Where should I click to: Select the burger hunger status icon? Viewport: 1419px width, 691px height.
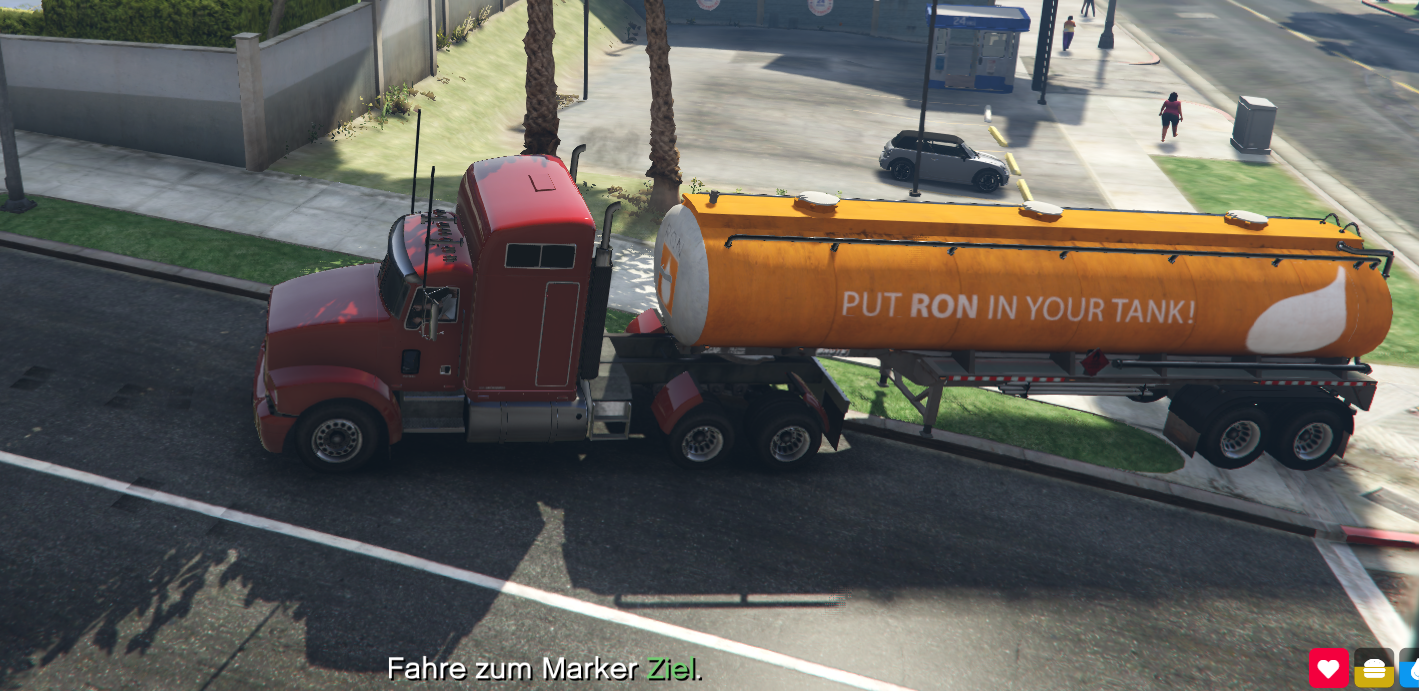point(1374,668)
